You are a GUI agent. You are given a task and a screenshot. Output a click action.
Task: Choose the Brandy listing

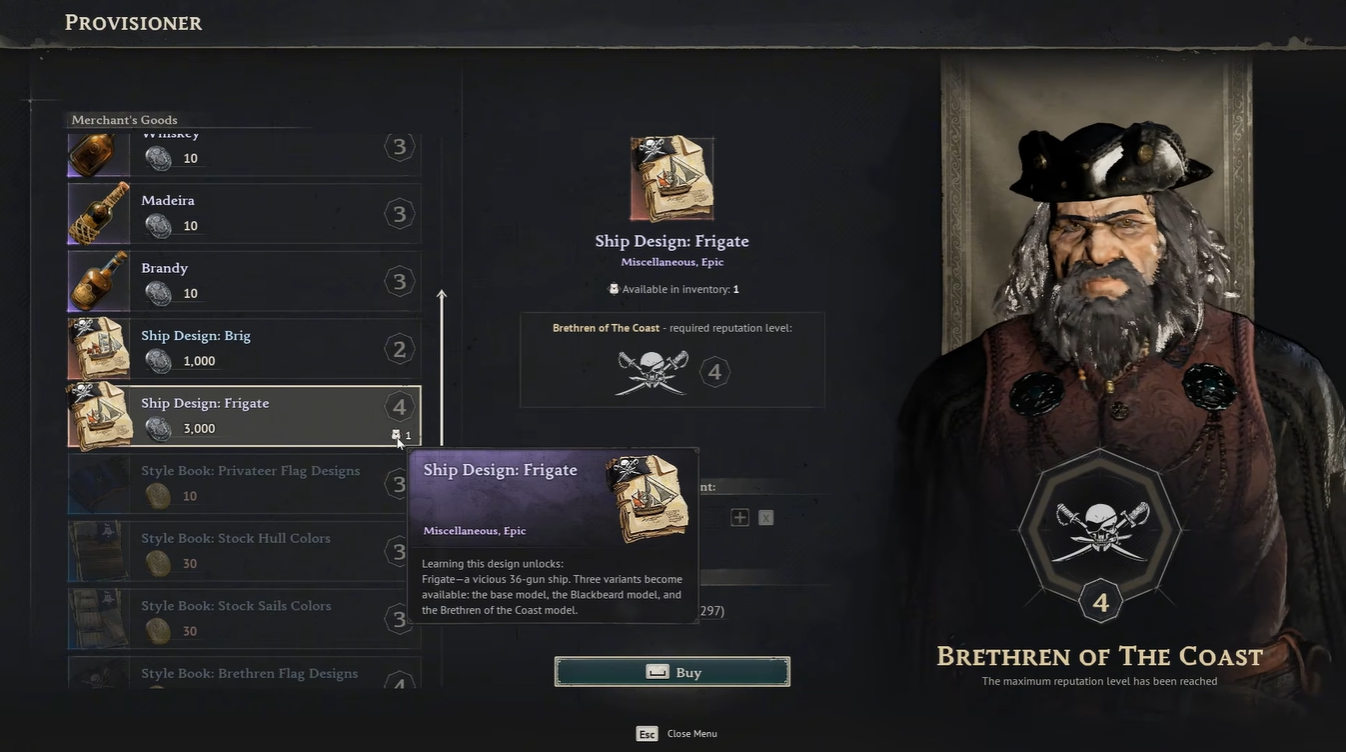pos(243,281)
